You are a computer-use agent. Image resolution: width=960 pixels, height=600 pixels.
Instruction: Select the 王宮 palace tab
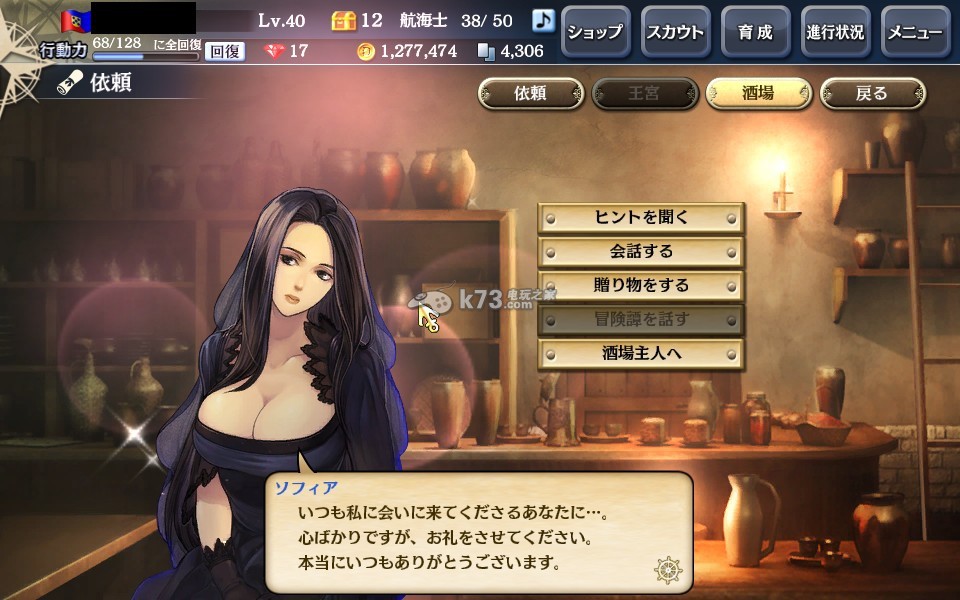(644, 94)
